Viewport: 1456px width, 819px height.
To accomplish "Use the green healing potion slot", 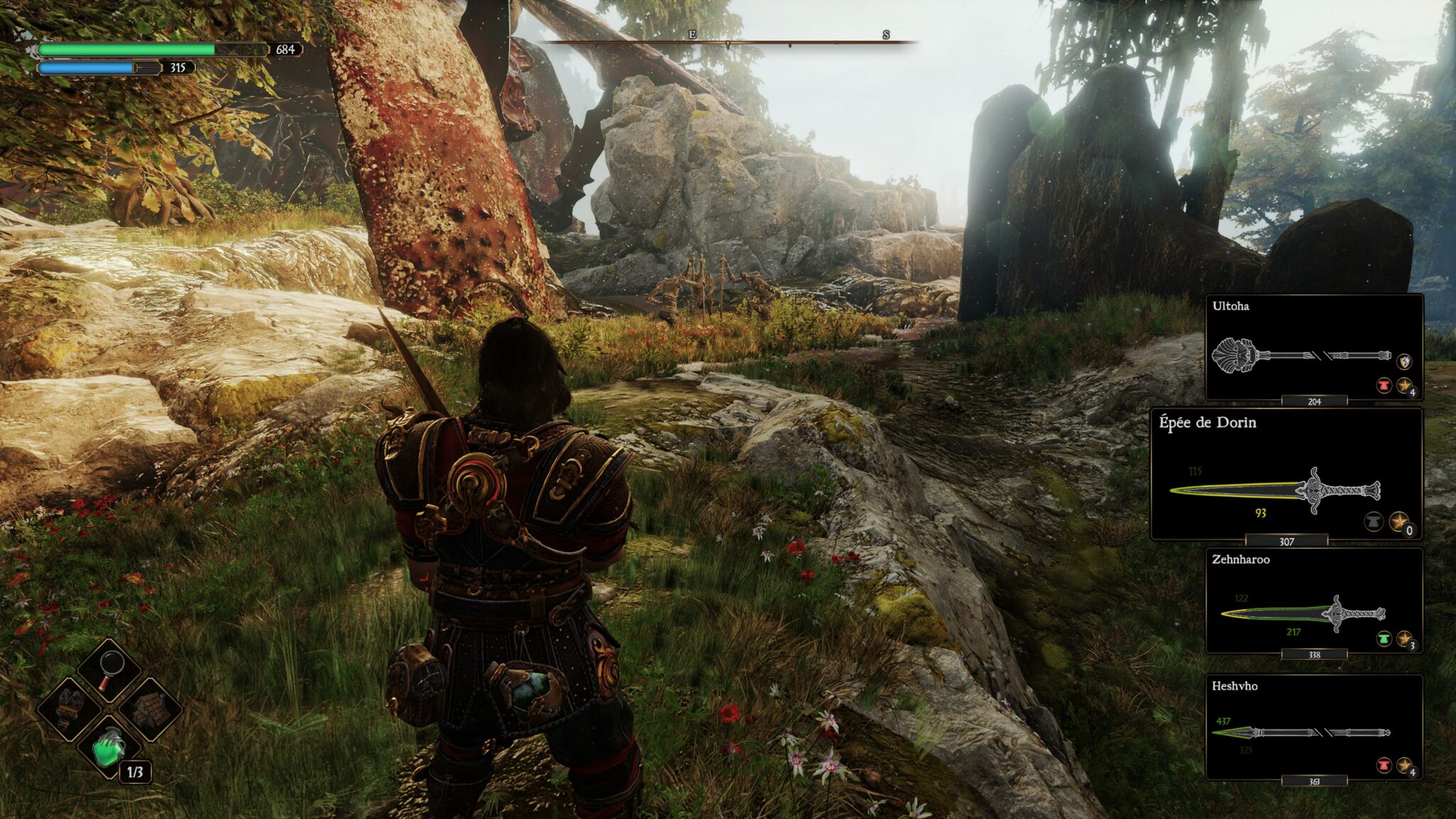I will click(109, 747).
